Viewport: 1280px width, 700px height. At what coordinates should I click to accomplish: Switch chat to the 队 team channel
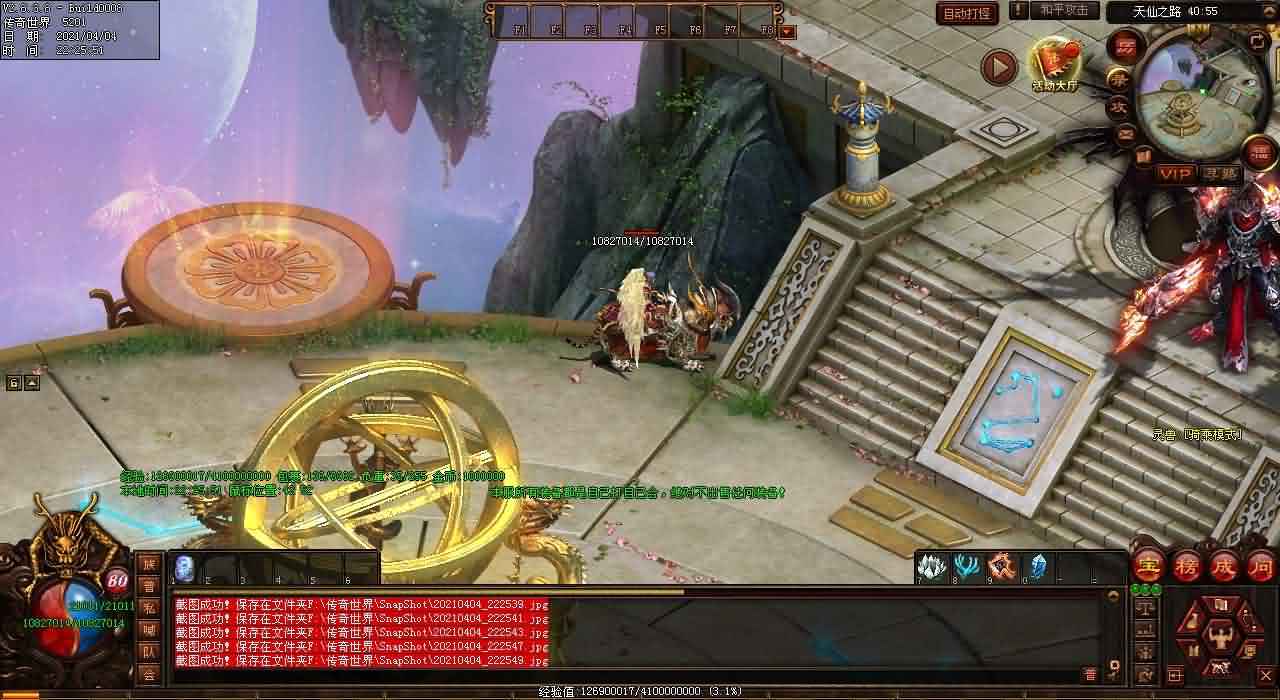(x=148, y=652)
